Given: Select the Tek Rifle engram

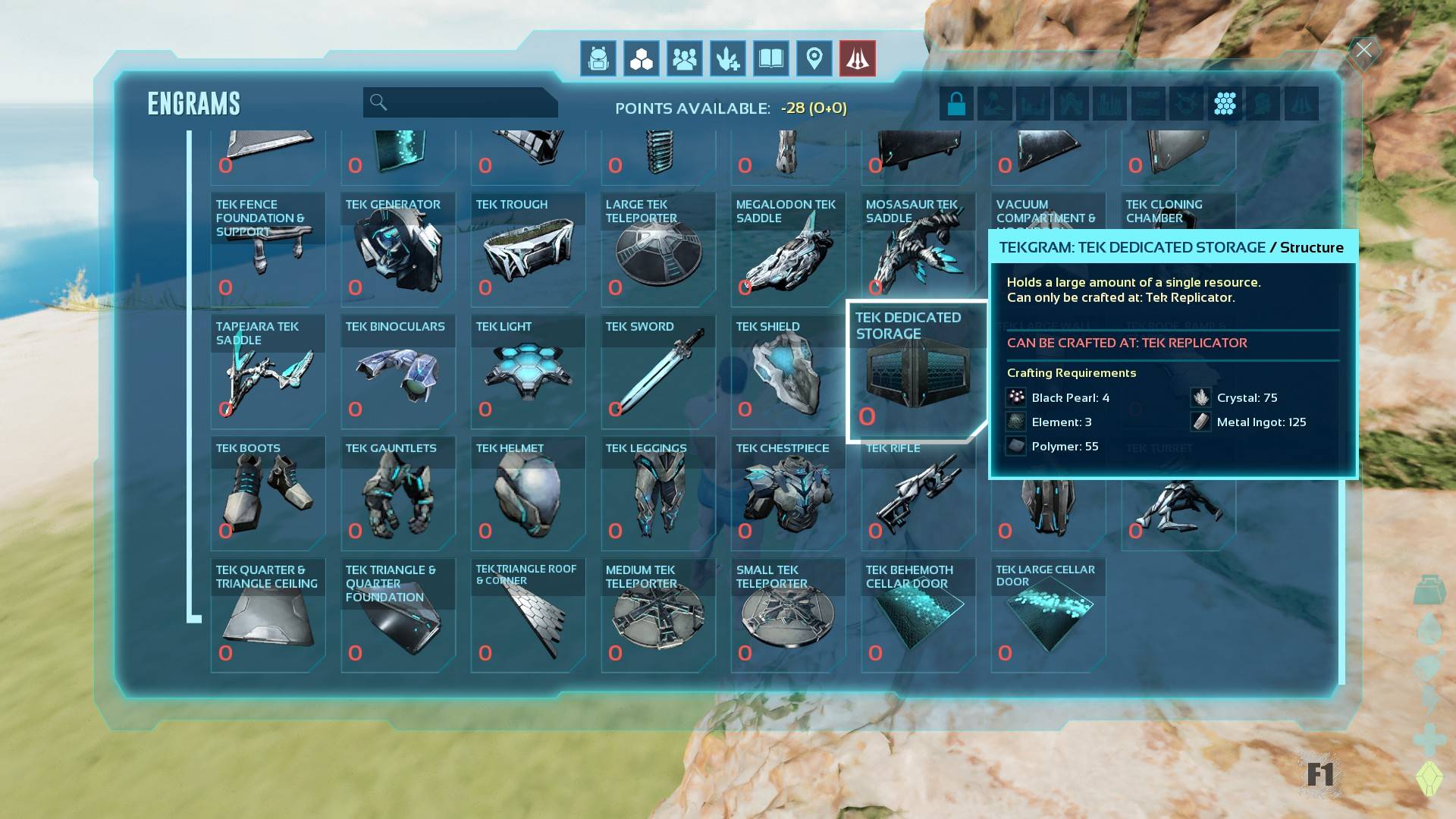Looking at the screenshot, I should [x=918, y=493].
